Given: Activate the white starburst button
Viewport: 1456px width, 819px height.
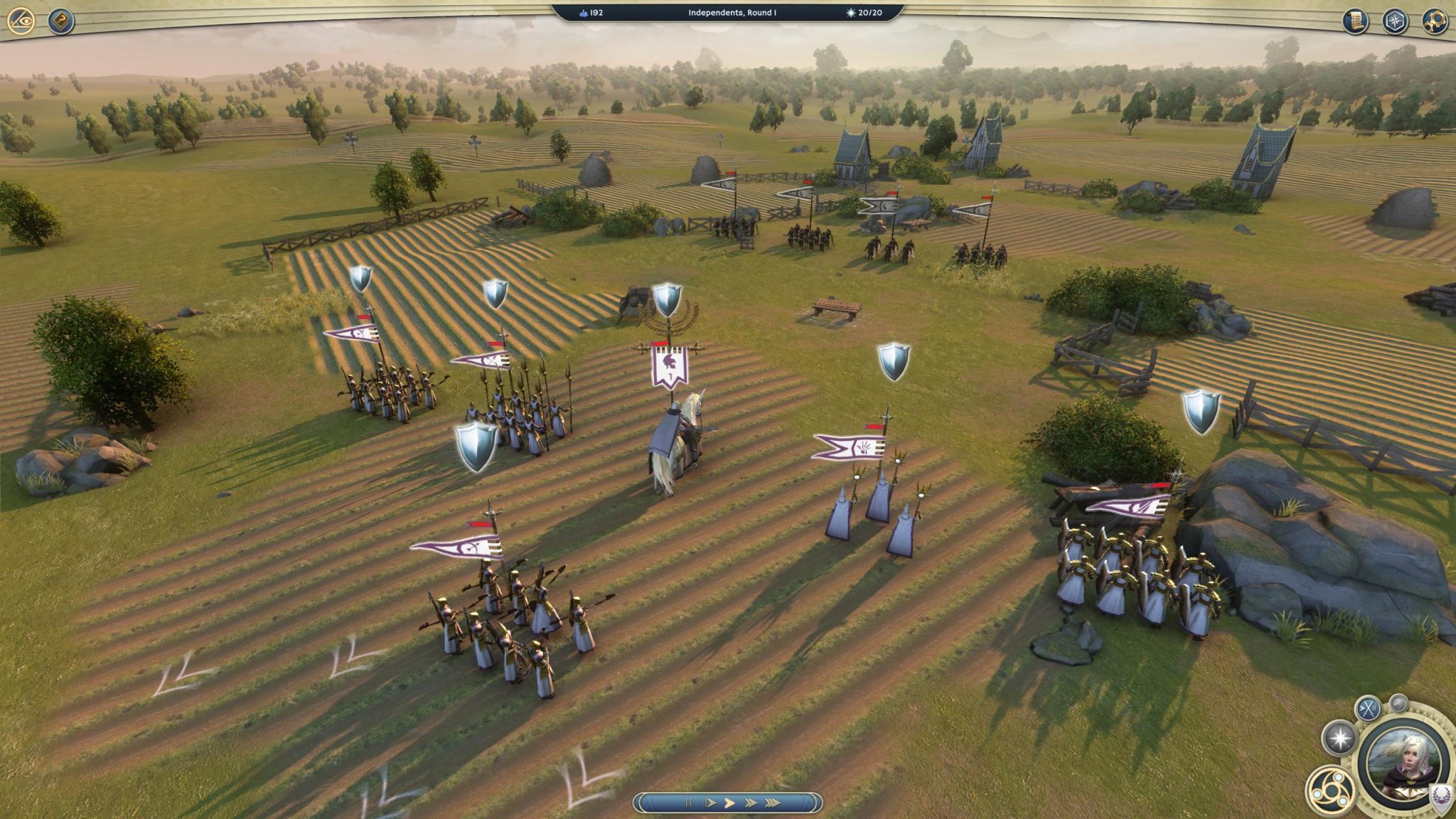Looking at the screenshot, I should pos(1339,739).
